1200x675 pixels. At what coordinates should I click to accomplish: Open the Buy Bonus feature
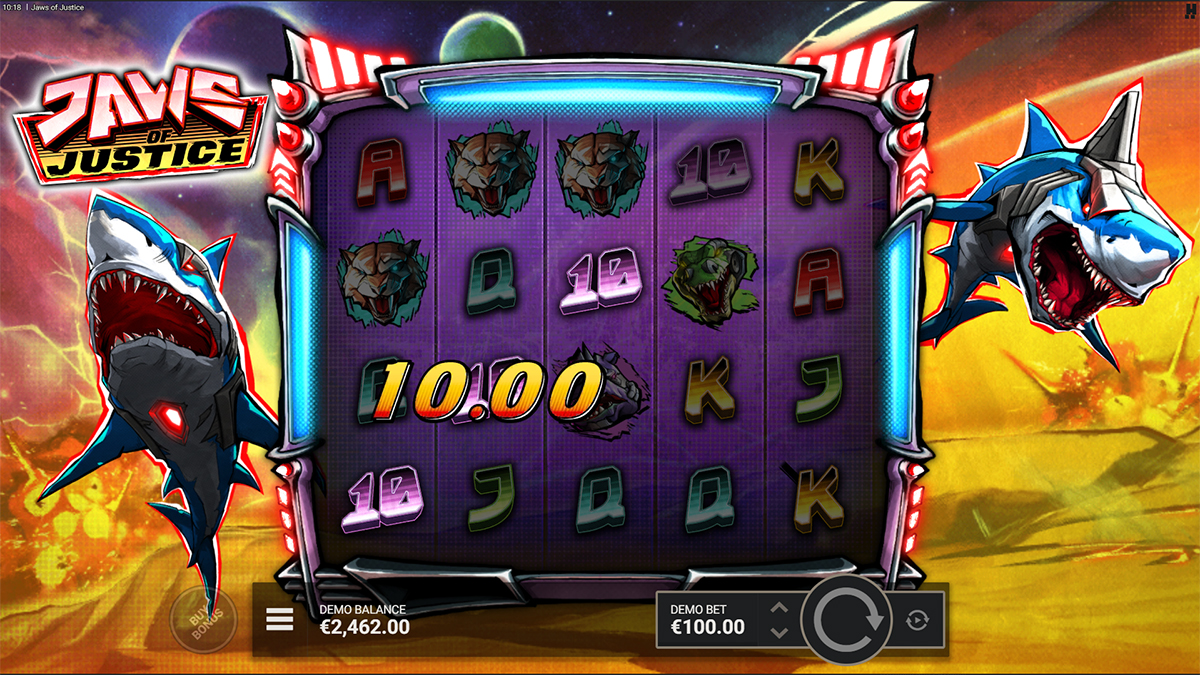pos(203,620)
